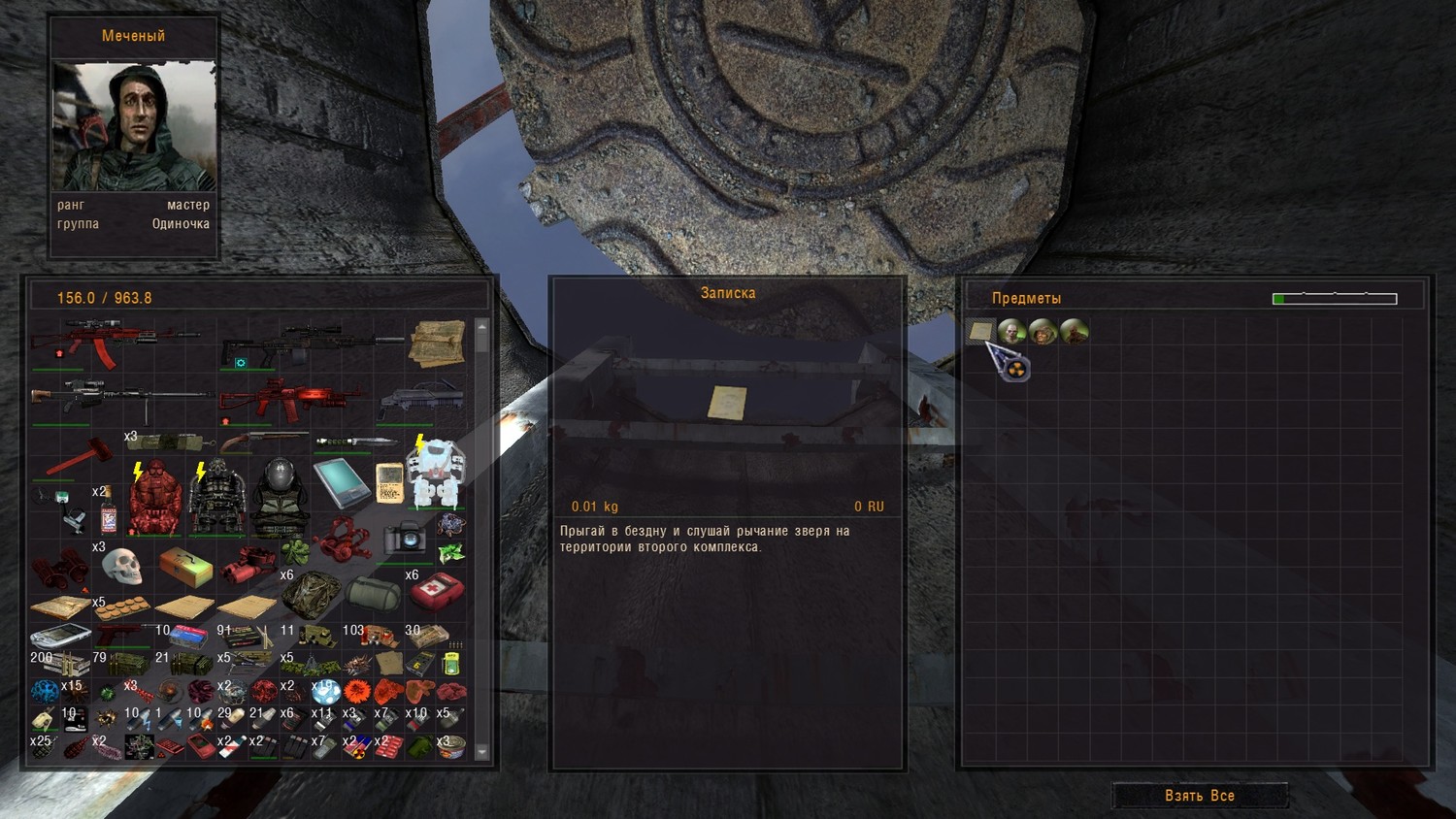The image size is (1456, 819).
Task: Click the inventory scroll-down arrow
Action: click(481, 752)
